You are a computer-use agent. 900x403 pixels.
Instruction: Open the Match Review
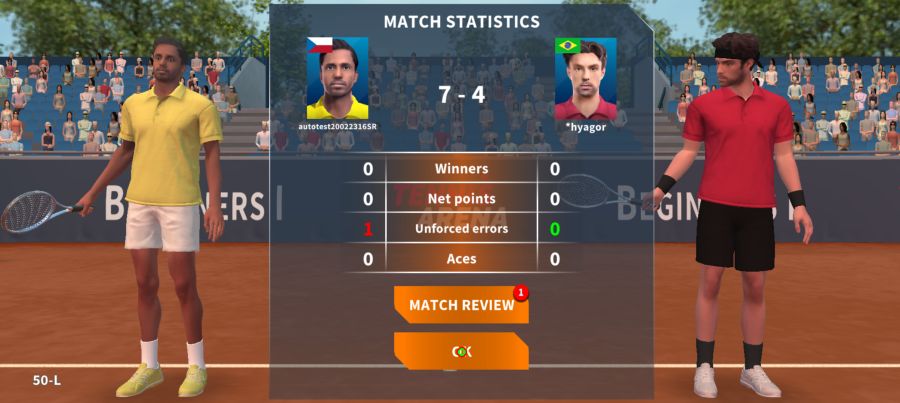pyautogui.click(x=461, y=305)
